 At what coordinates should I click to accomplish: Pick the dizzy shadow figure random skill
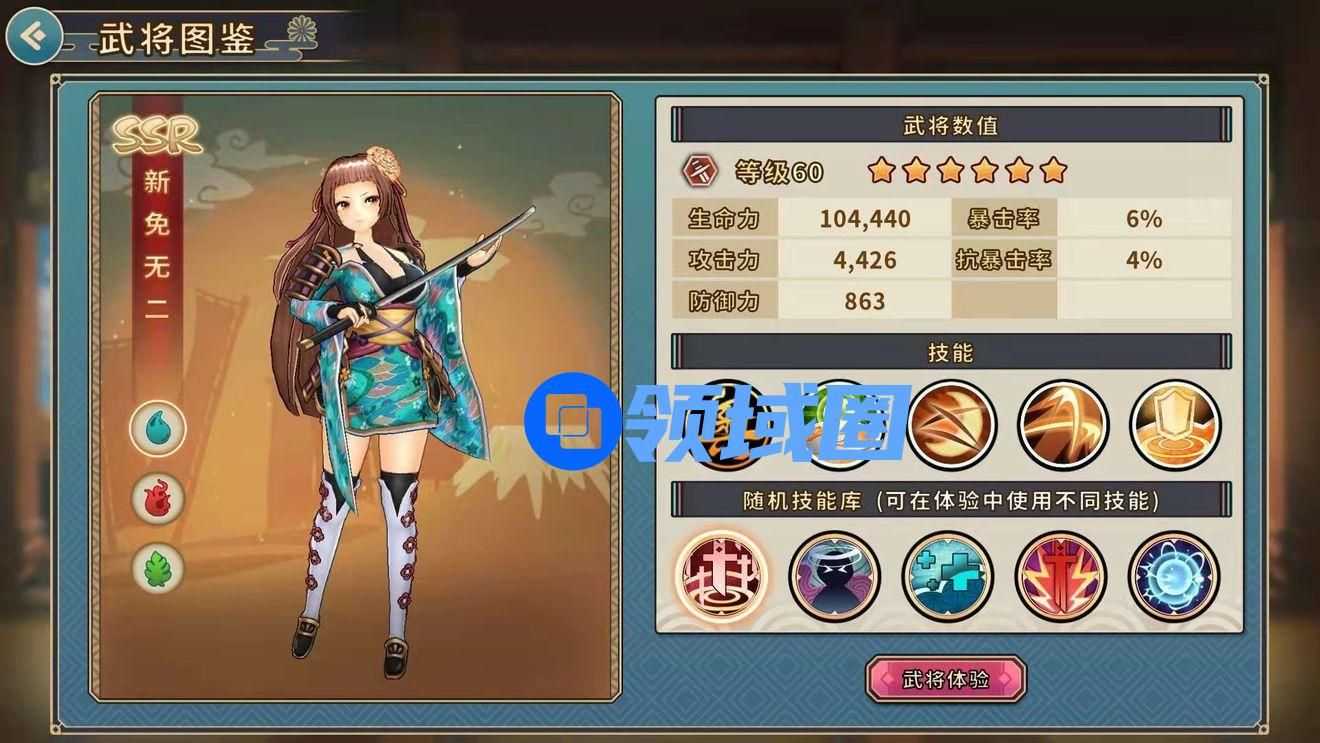tap(834, 576)
